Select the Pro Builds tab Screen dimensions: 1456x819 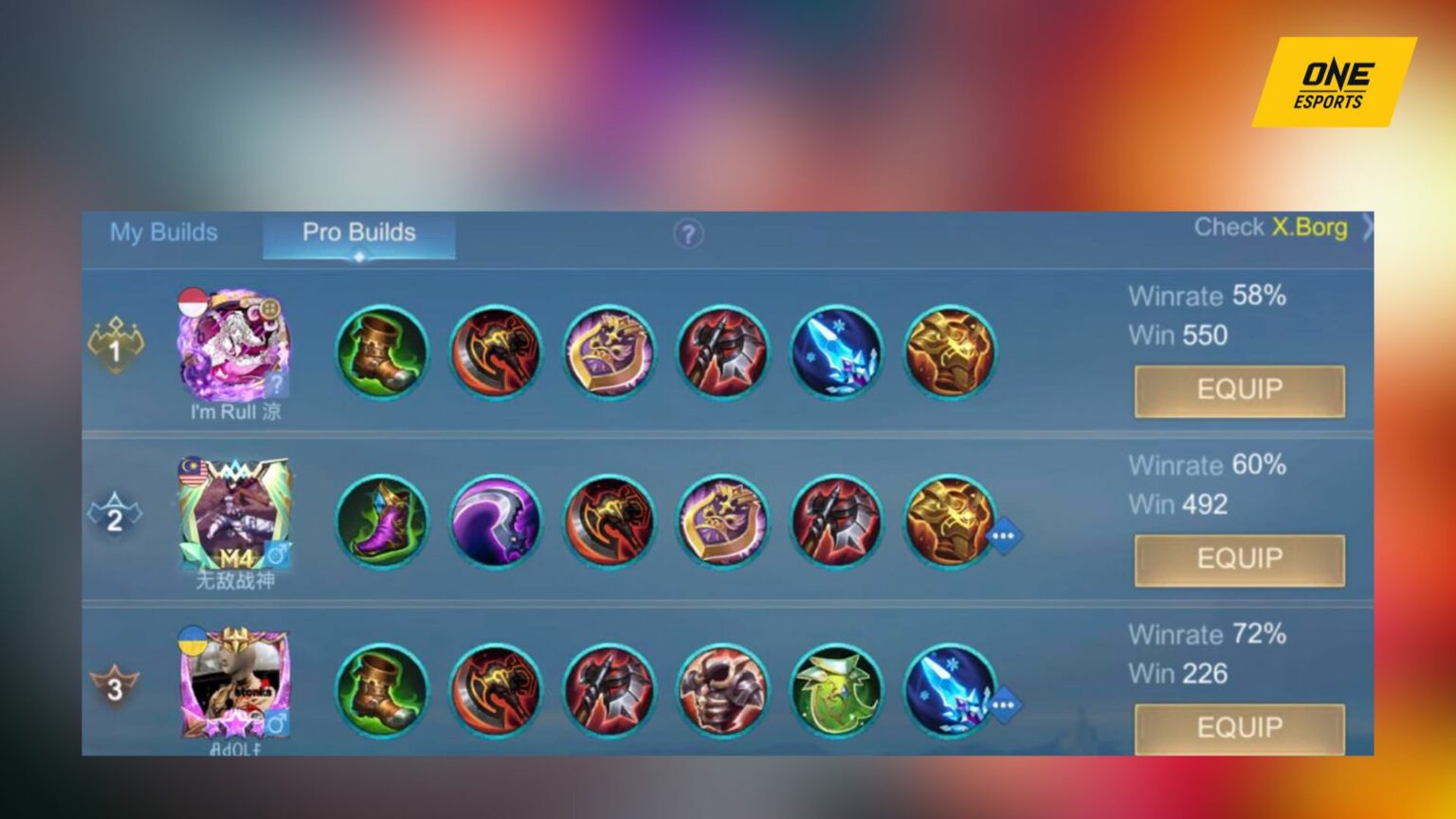[358, 232]
